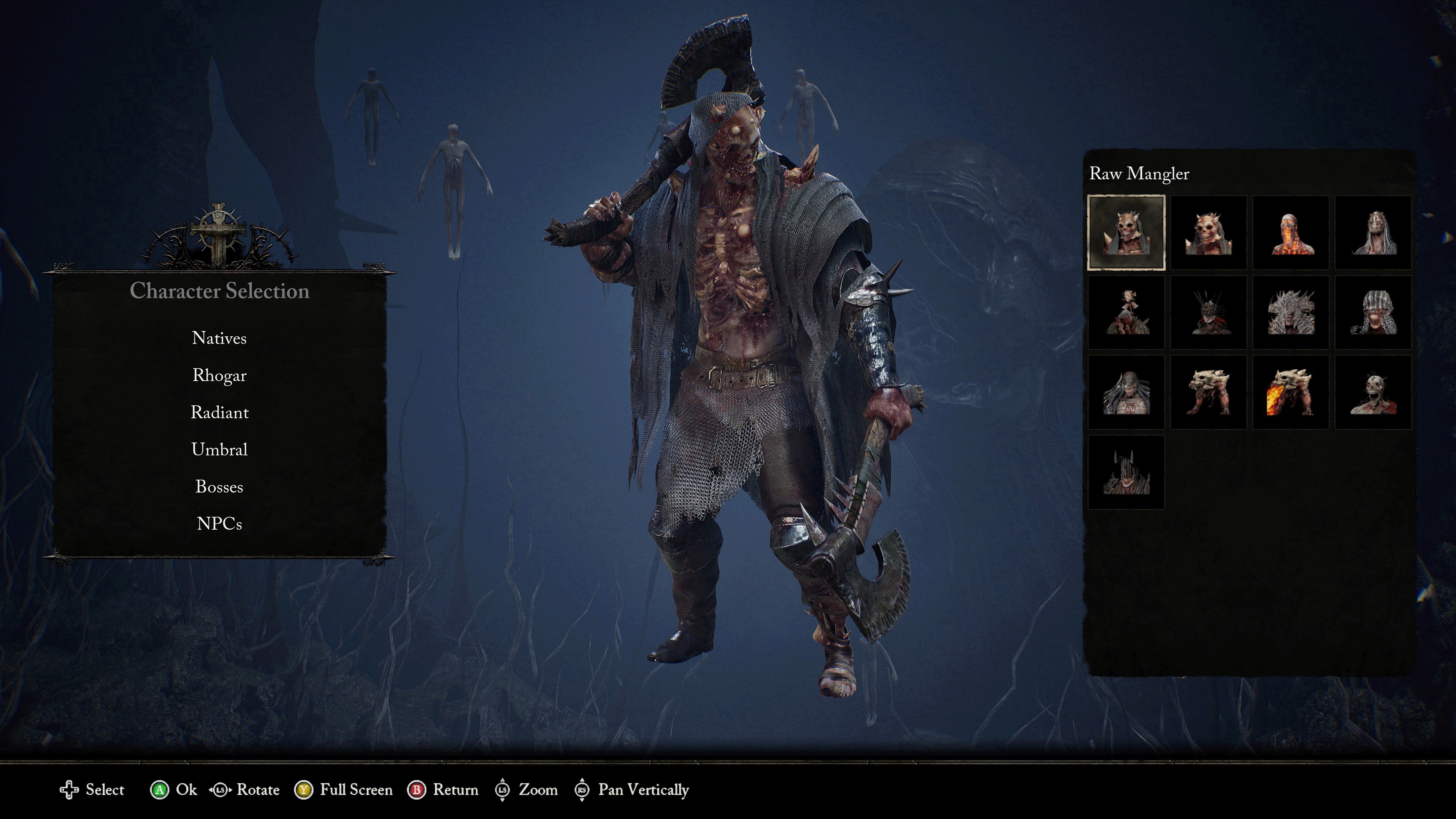Choose the screaming pale head with nails

coord(1373,392)
